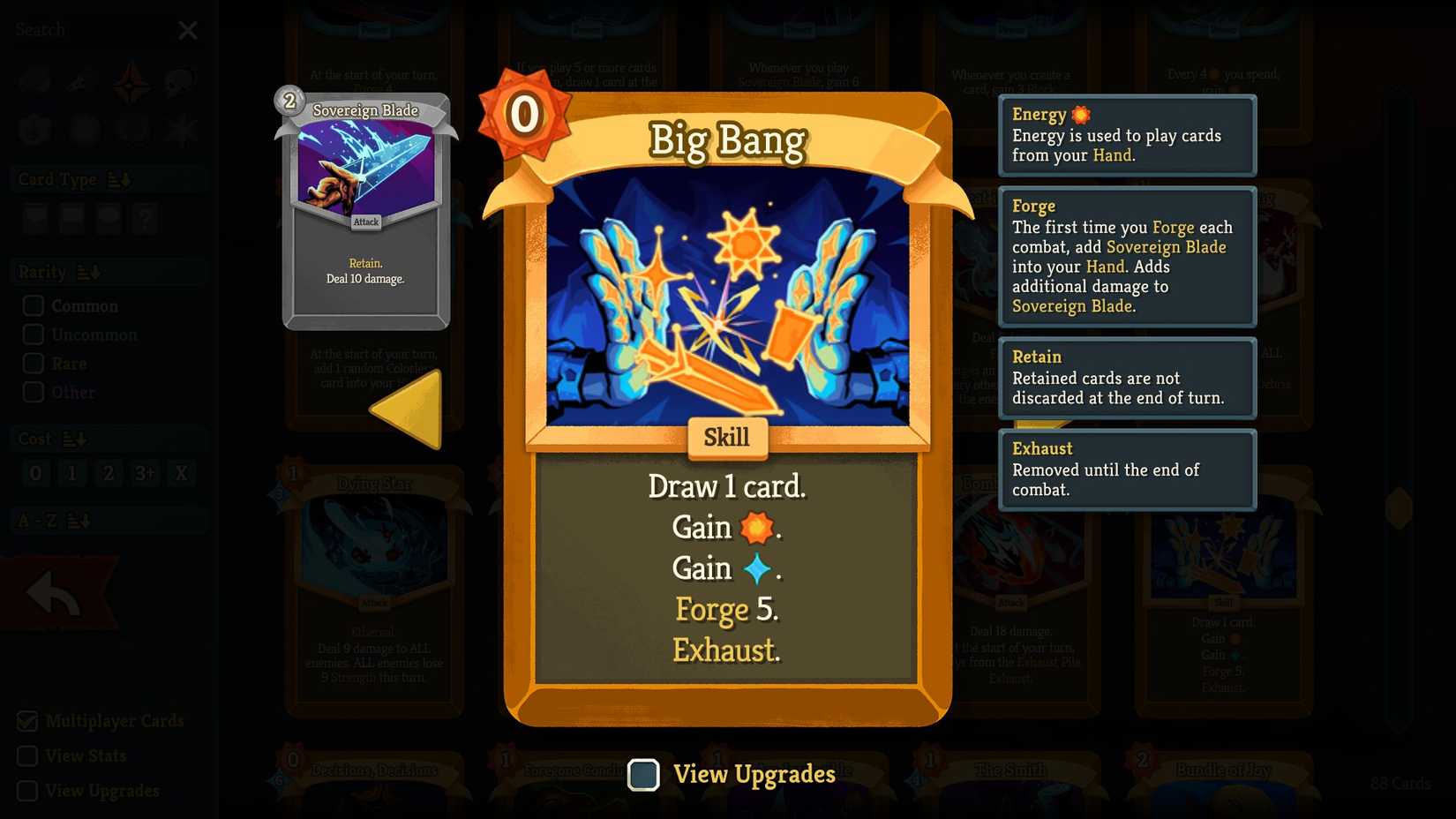
Task: Click the skull character filter icon
Action: (180, 81)
